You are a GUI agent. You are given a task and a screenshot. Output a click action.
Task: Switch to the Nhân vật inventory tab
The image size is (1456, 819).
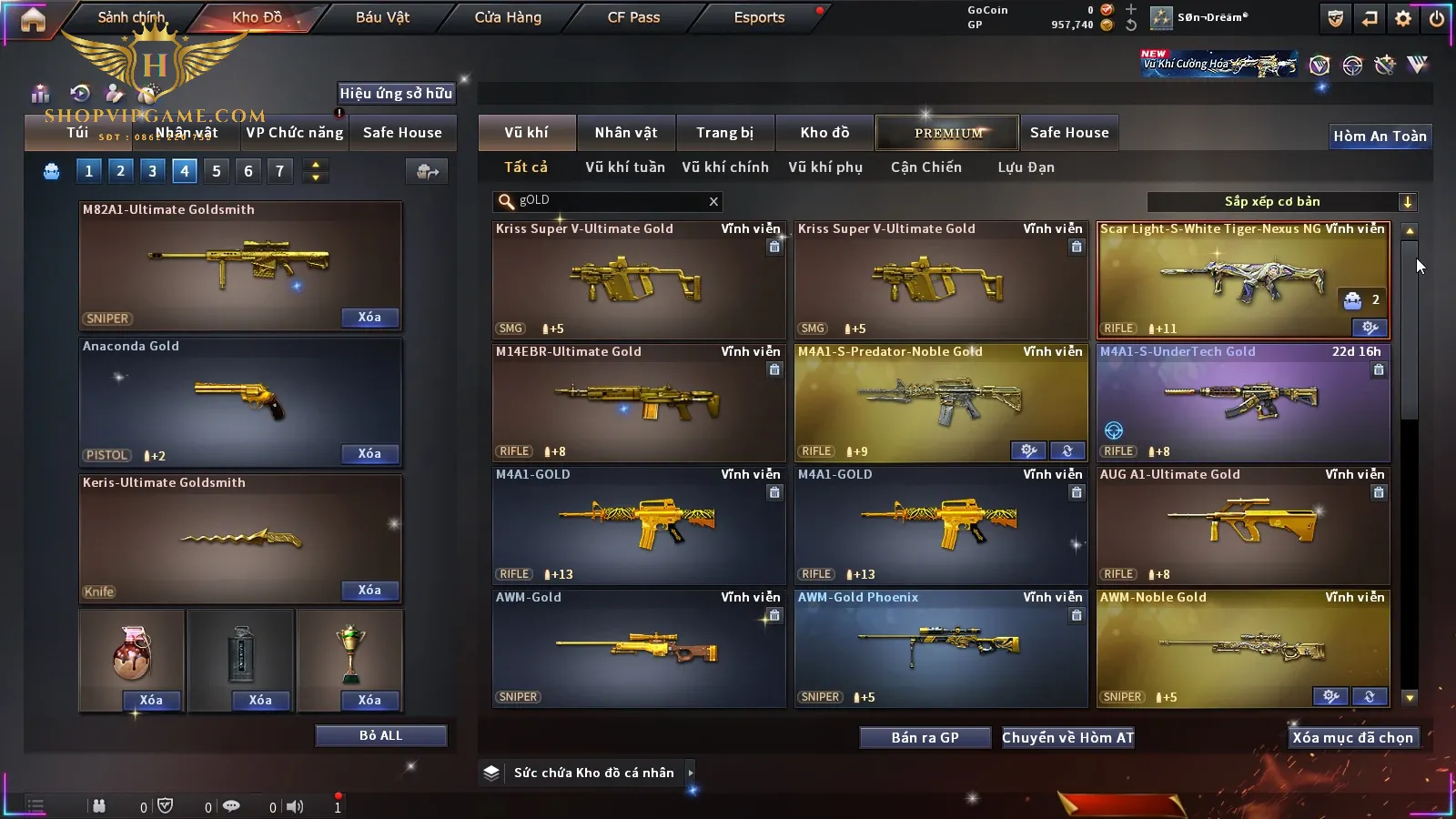(x=626, y=133)
